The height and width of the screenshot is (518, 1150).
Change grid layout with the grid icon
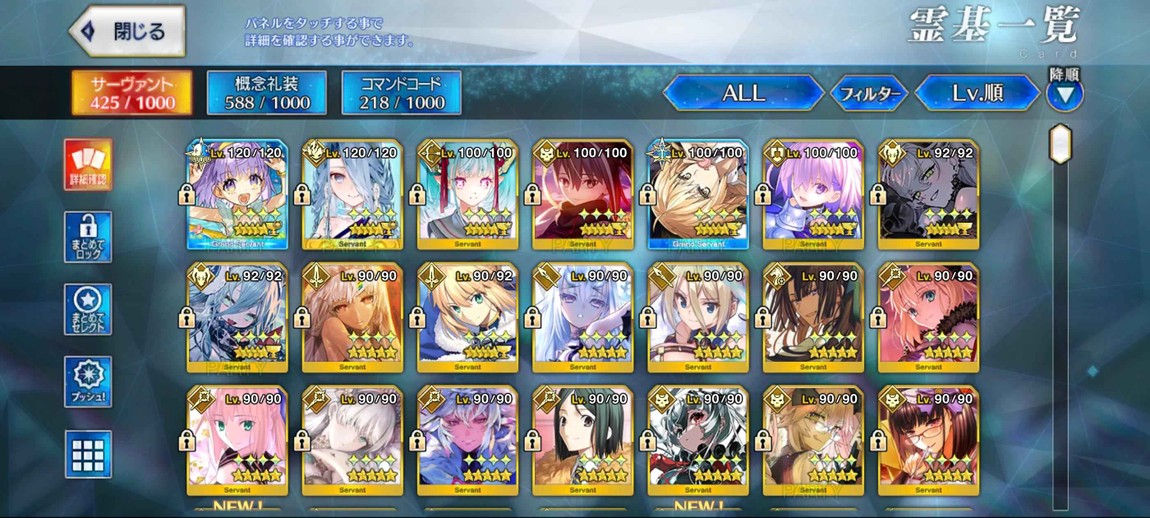click(88, 454)
